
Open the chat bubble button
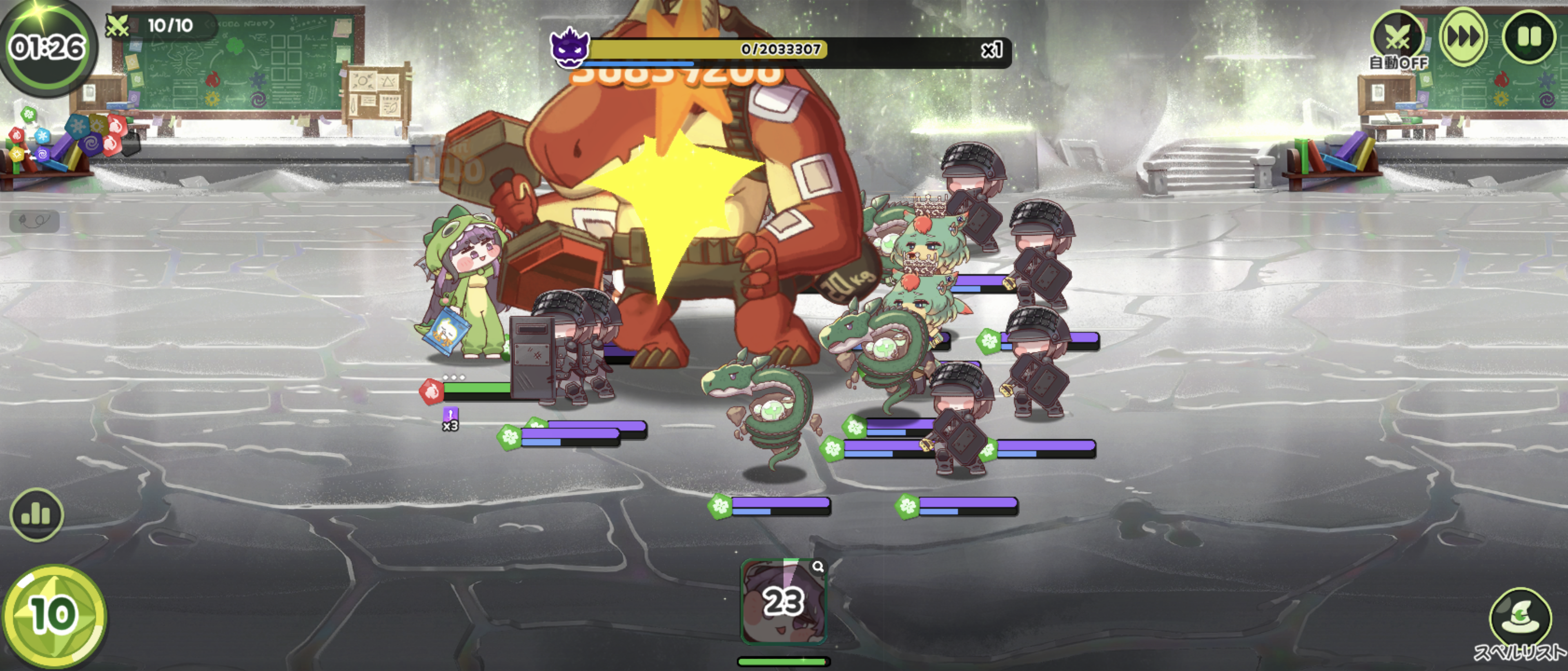pos(34,221)
